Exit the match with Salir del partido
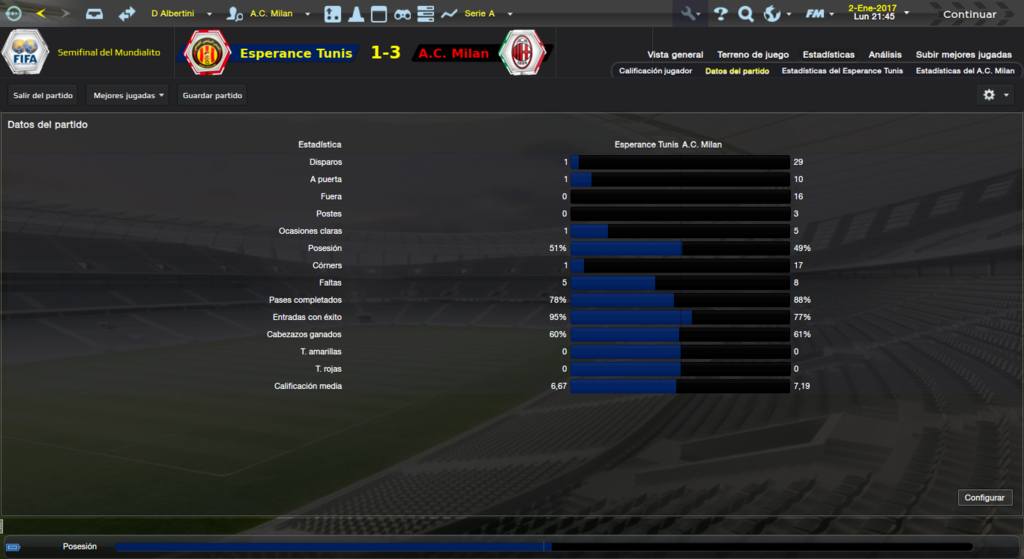 point(43,96)
